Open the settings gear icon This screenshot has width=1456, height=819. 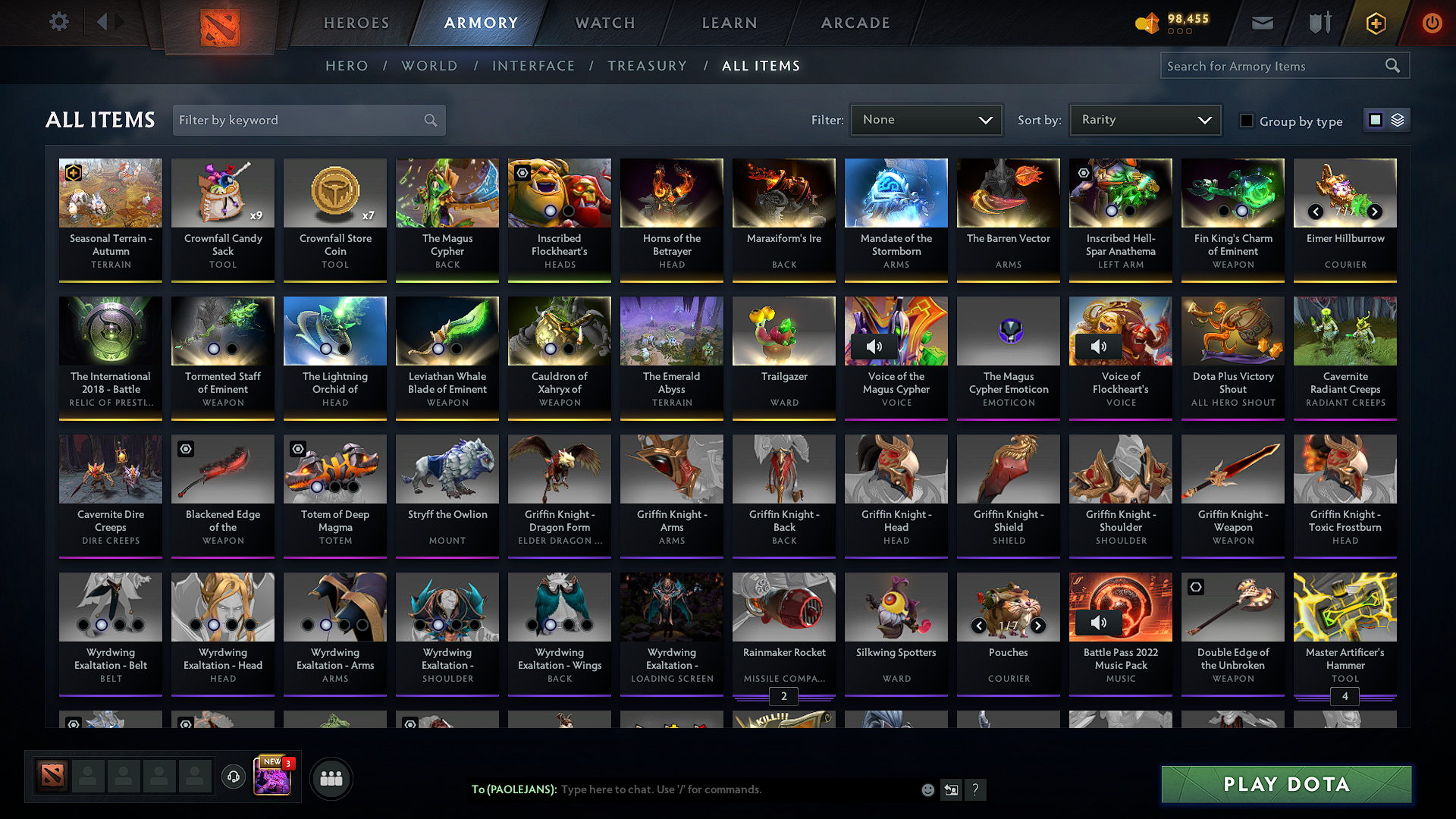coord(58,22)
